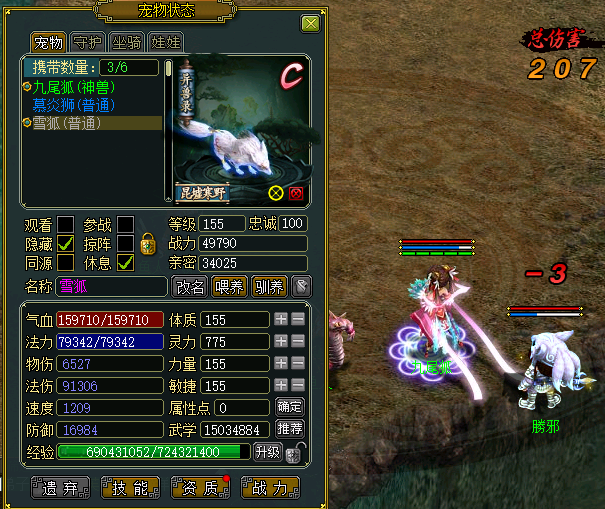This screenshot has height=509, width=605.
Task: Open the 坐骑 mount tab
Action: click(127, 42)
